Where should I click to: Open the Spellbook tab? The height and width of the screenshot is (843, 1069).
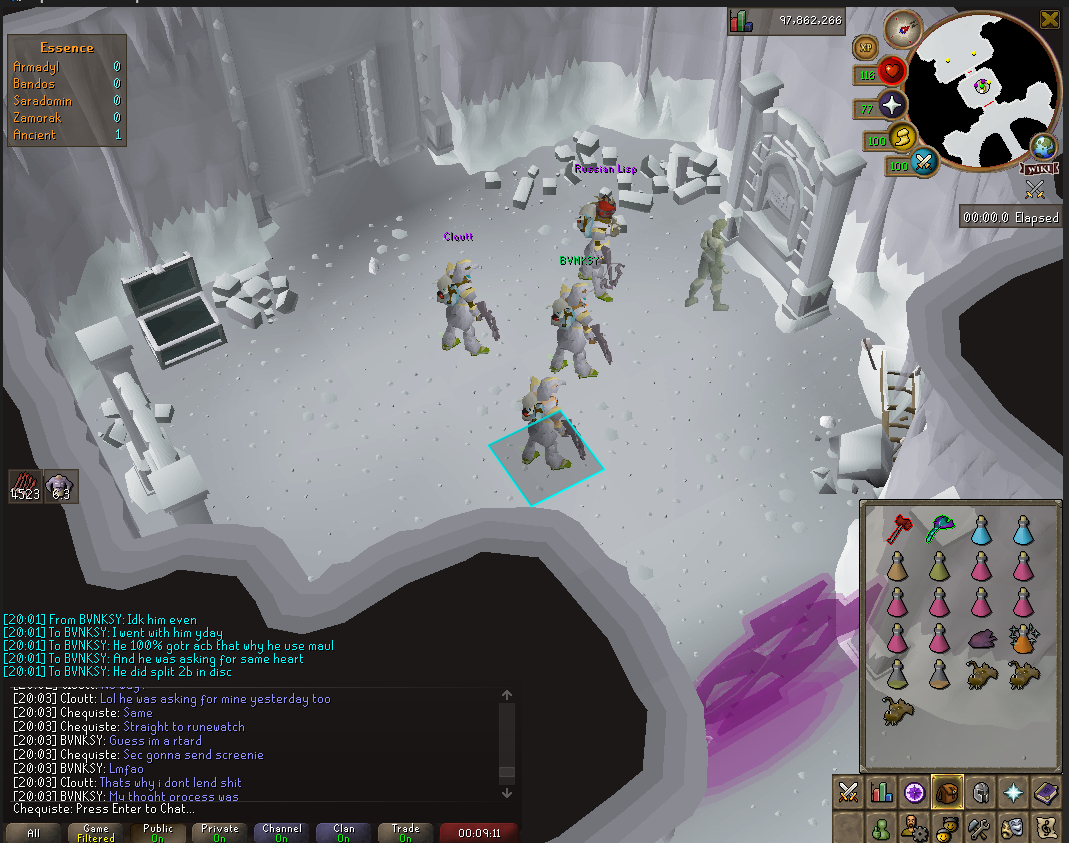click(1046, 792)
